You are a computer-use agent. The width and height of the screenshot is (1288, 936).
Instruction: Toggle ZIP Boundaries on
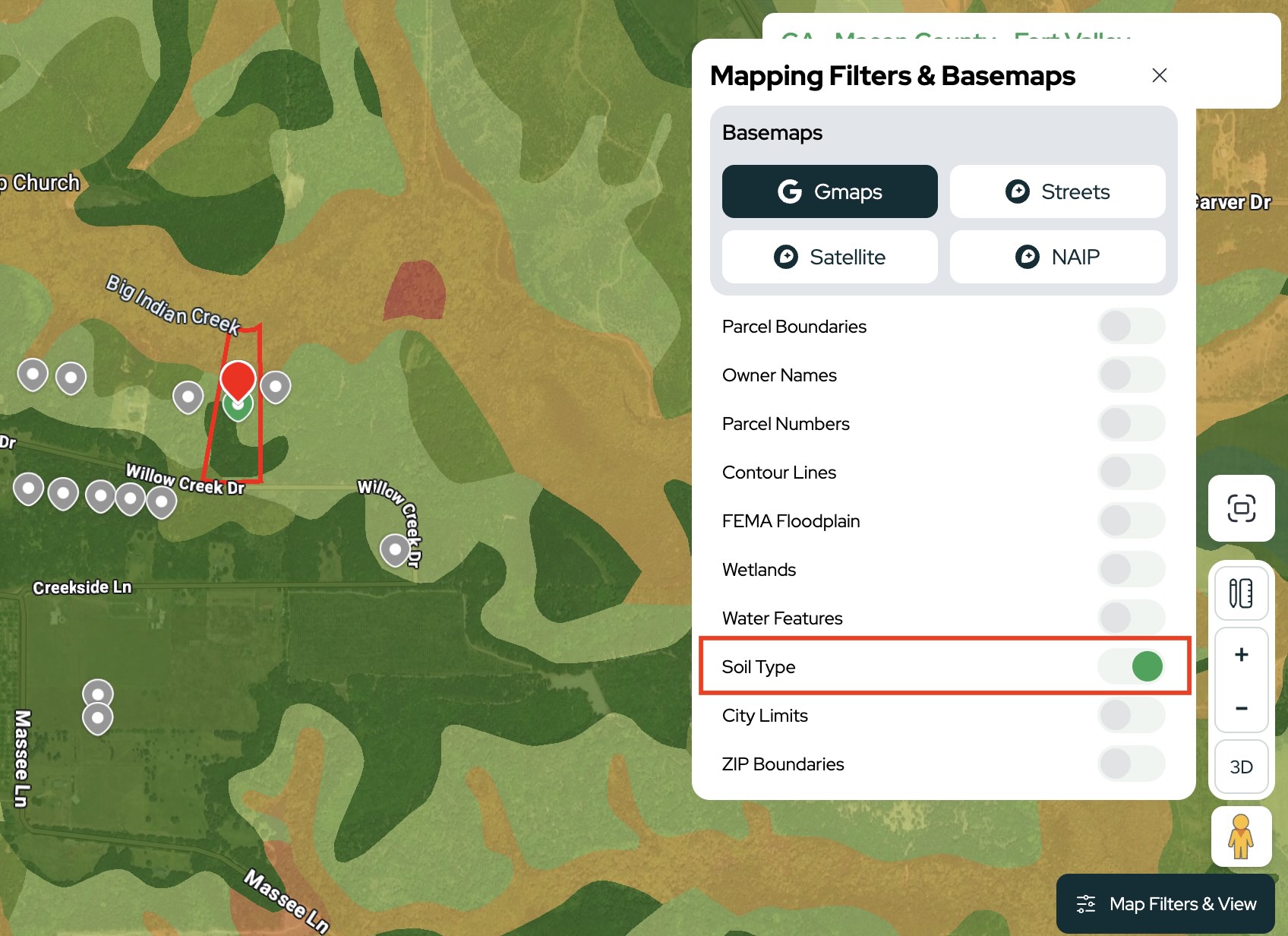(1130, 764)
